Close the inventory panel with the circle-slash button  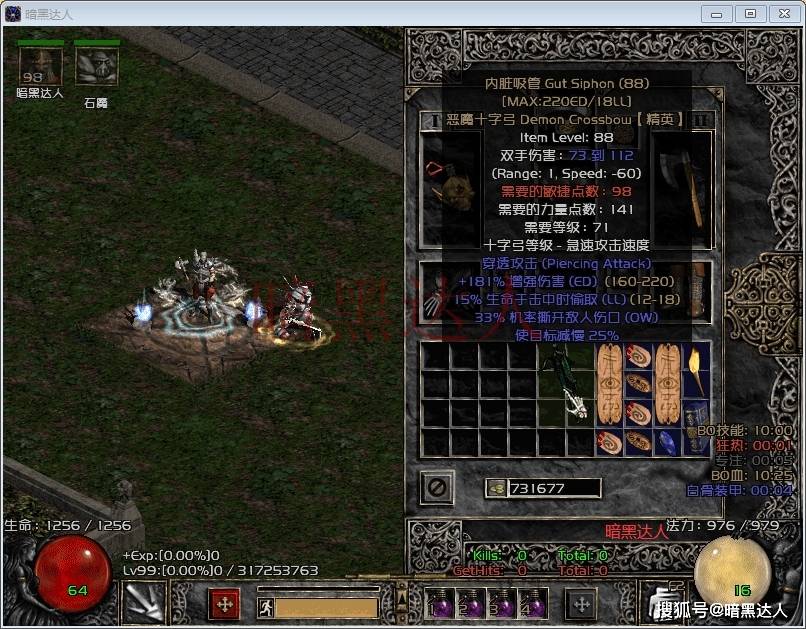pos(437,488)
